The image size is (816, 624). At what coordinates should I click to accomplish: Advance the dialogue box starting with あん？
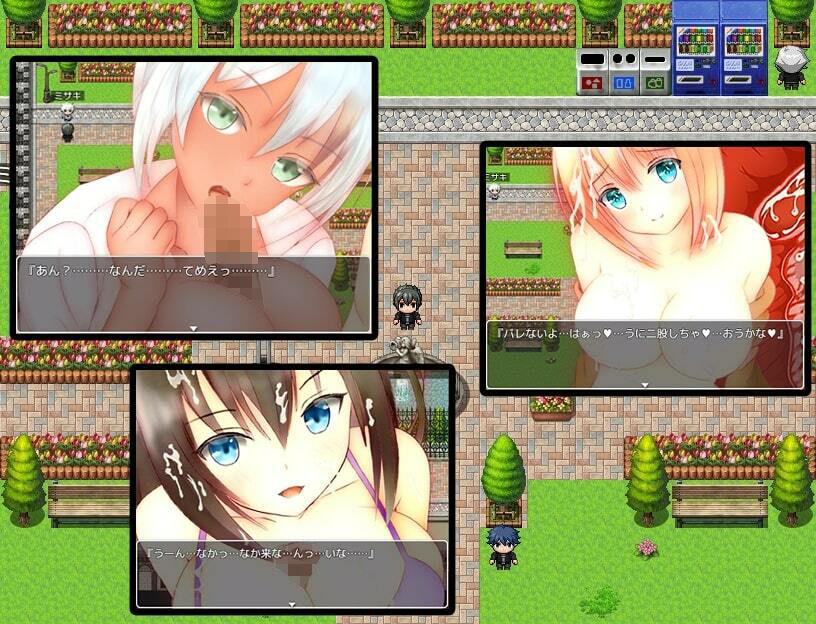[x=194, y=327]
